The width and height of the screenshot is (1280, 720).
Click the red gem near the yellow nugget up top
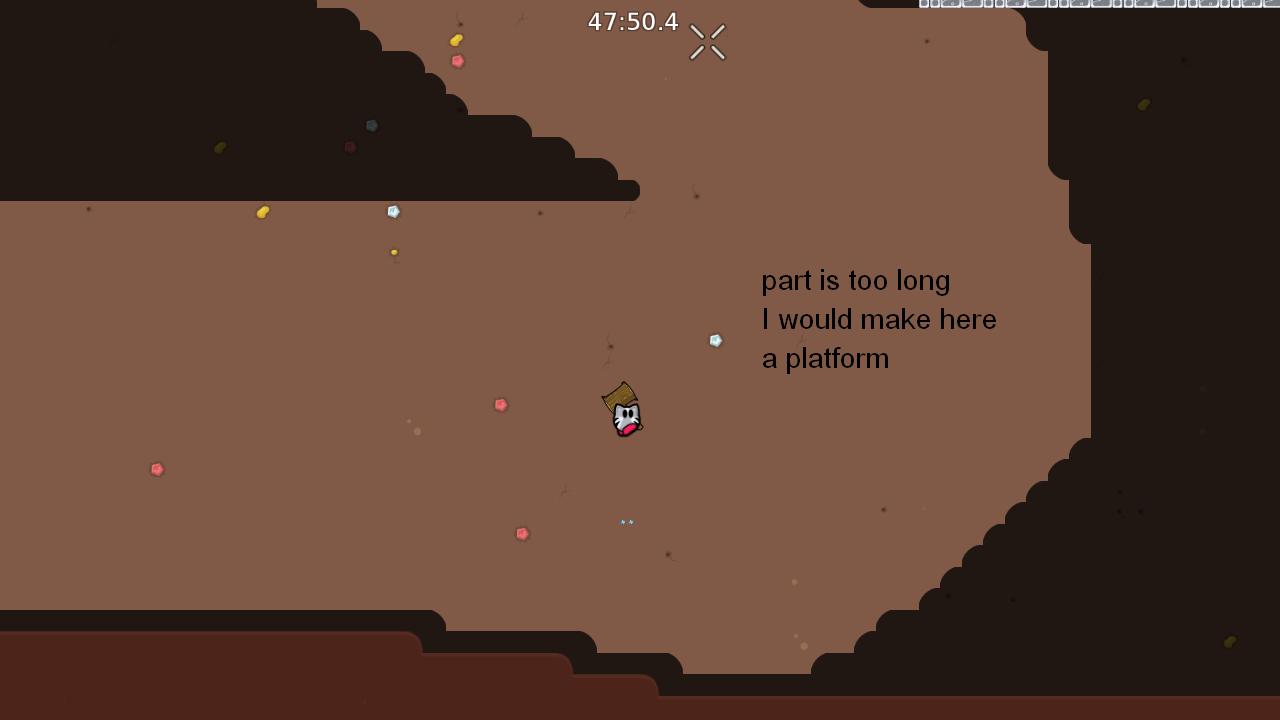(457, 61)
